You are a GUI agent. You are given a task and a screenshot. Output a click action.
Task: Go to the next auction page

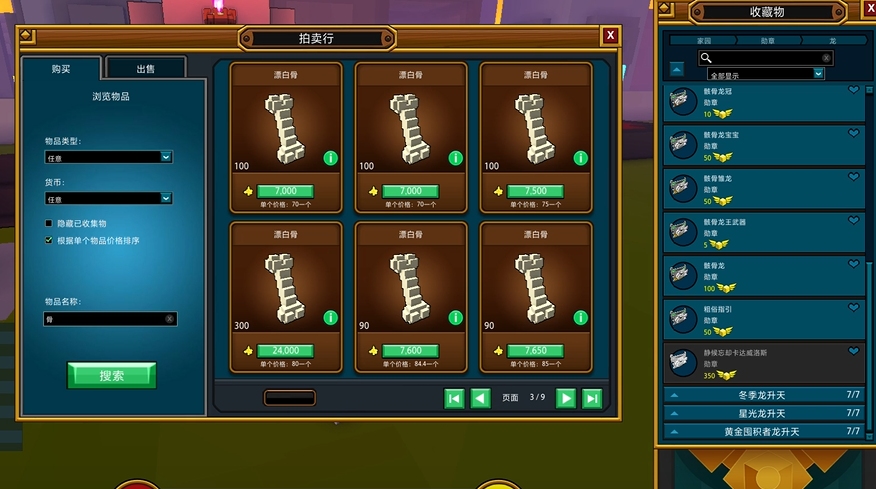[566, 398]
